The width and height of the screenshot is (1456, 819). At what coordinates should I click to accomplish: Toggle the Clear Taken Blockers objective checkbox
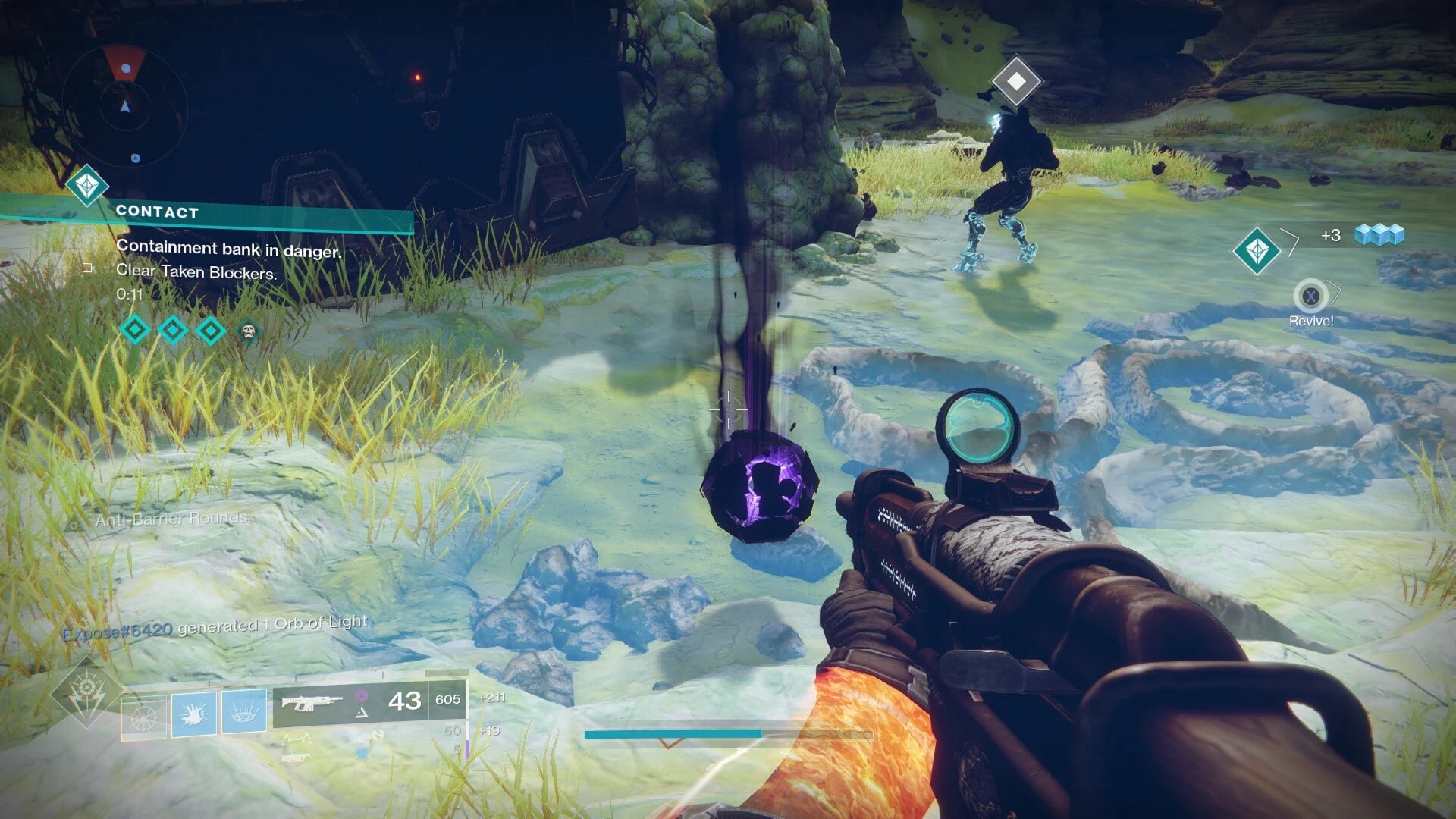87,267
